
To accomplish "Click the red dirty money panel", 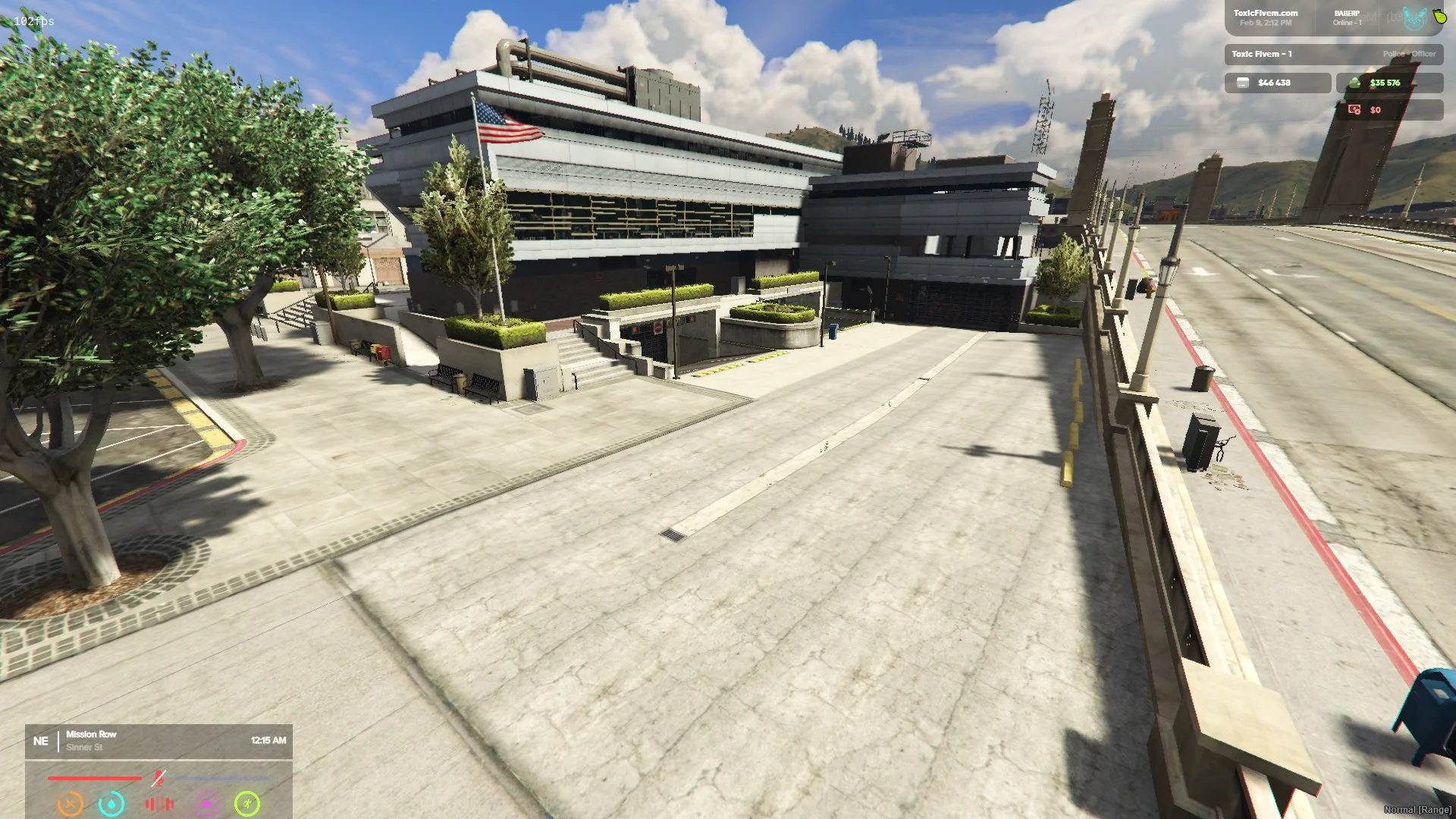I will click(1389, 110).
